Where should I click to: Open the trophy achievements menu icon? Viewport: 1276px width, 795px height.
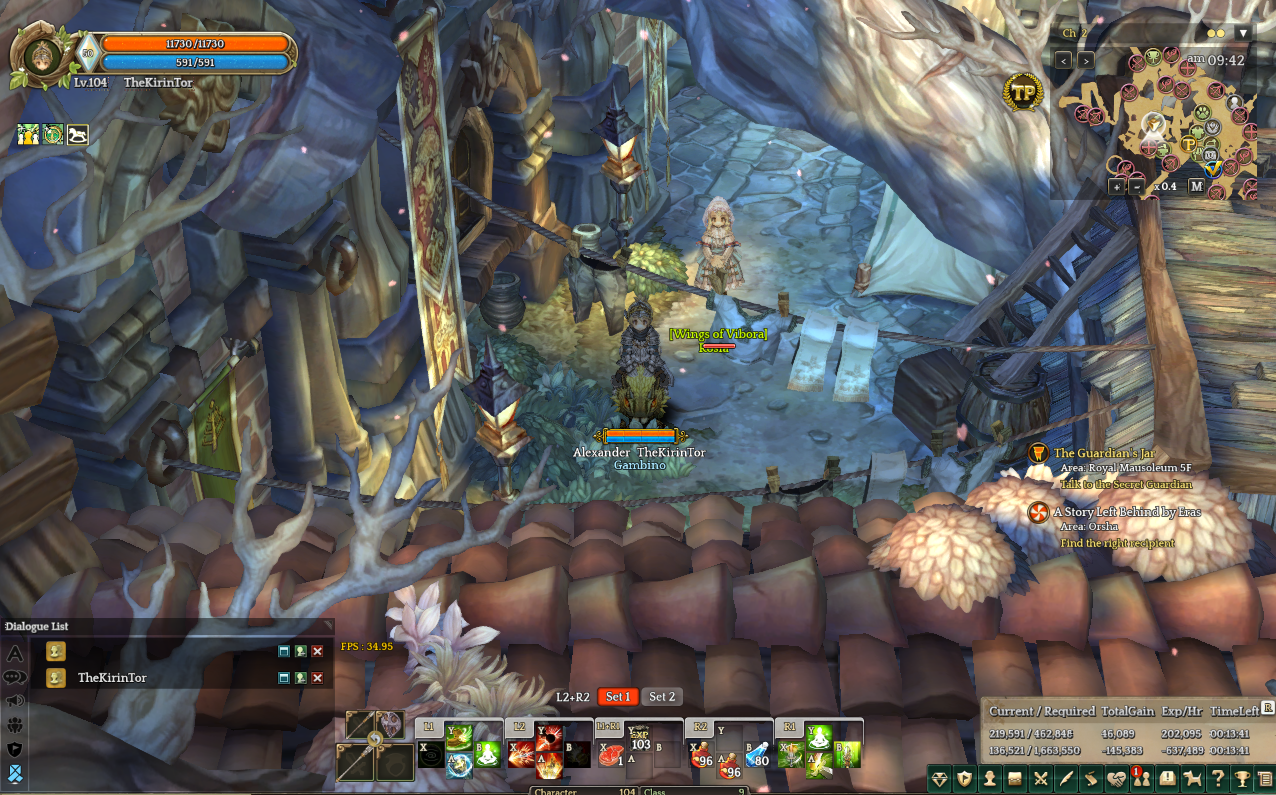[1242, 778]
